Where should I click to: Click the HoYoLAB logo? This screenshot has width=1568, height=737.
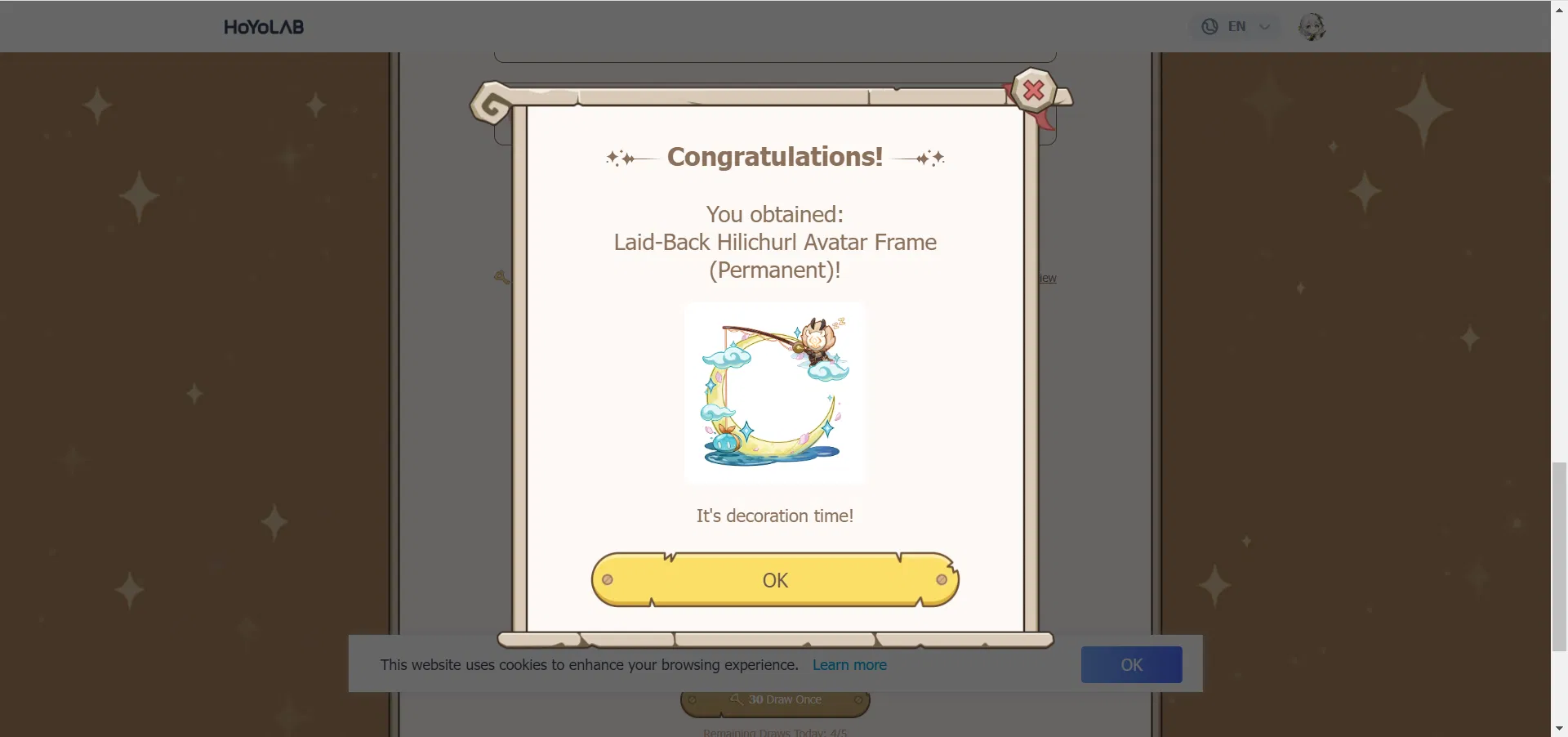point(263,26)
